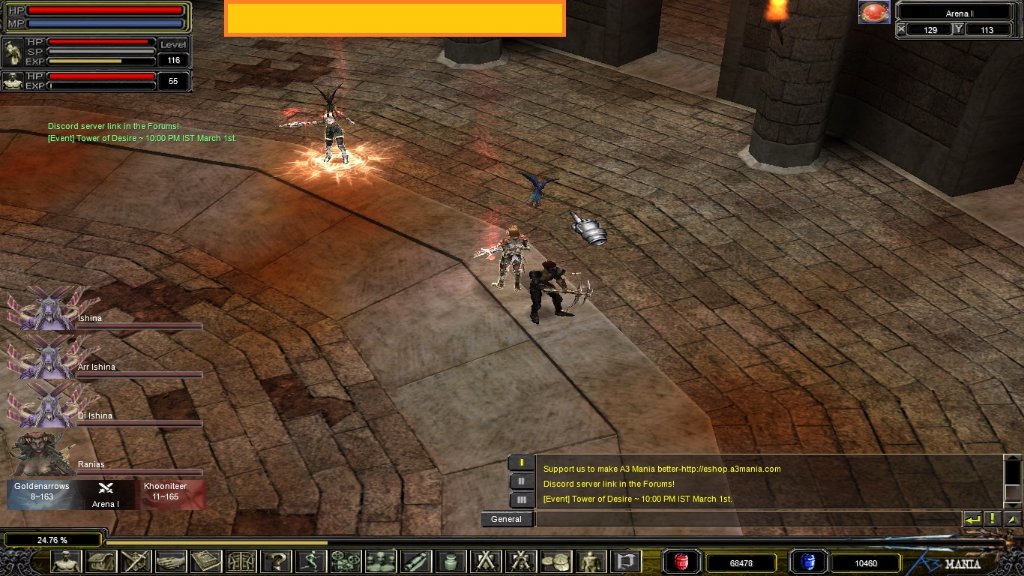Image resolution: width=1024 pixels, height=576 pixels.
Task: Select chat size button I
Action: [521, 463]
